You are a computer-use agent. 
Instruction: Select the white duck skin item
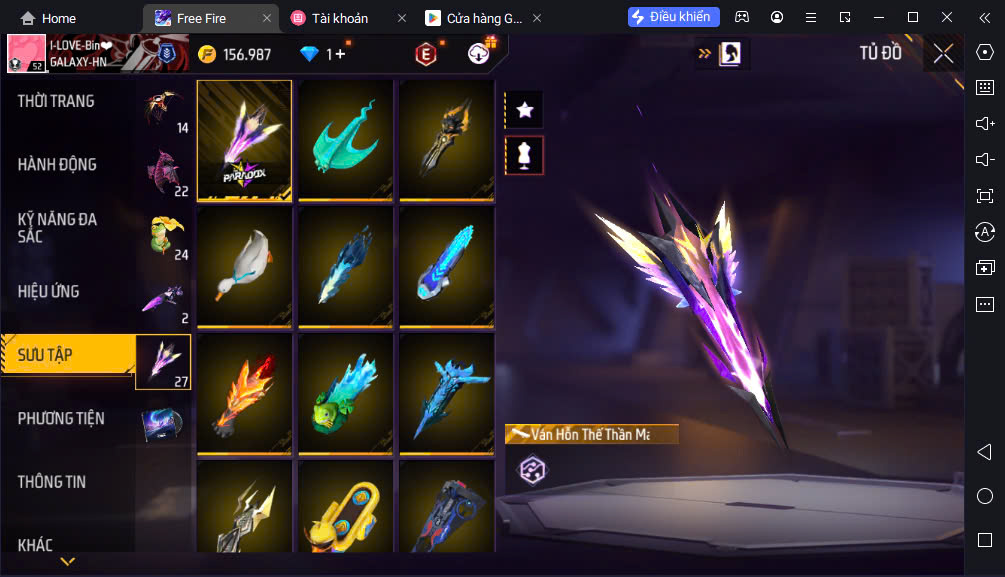pos(244,267)
